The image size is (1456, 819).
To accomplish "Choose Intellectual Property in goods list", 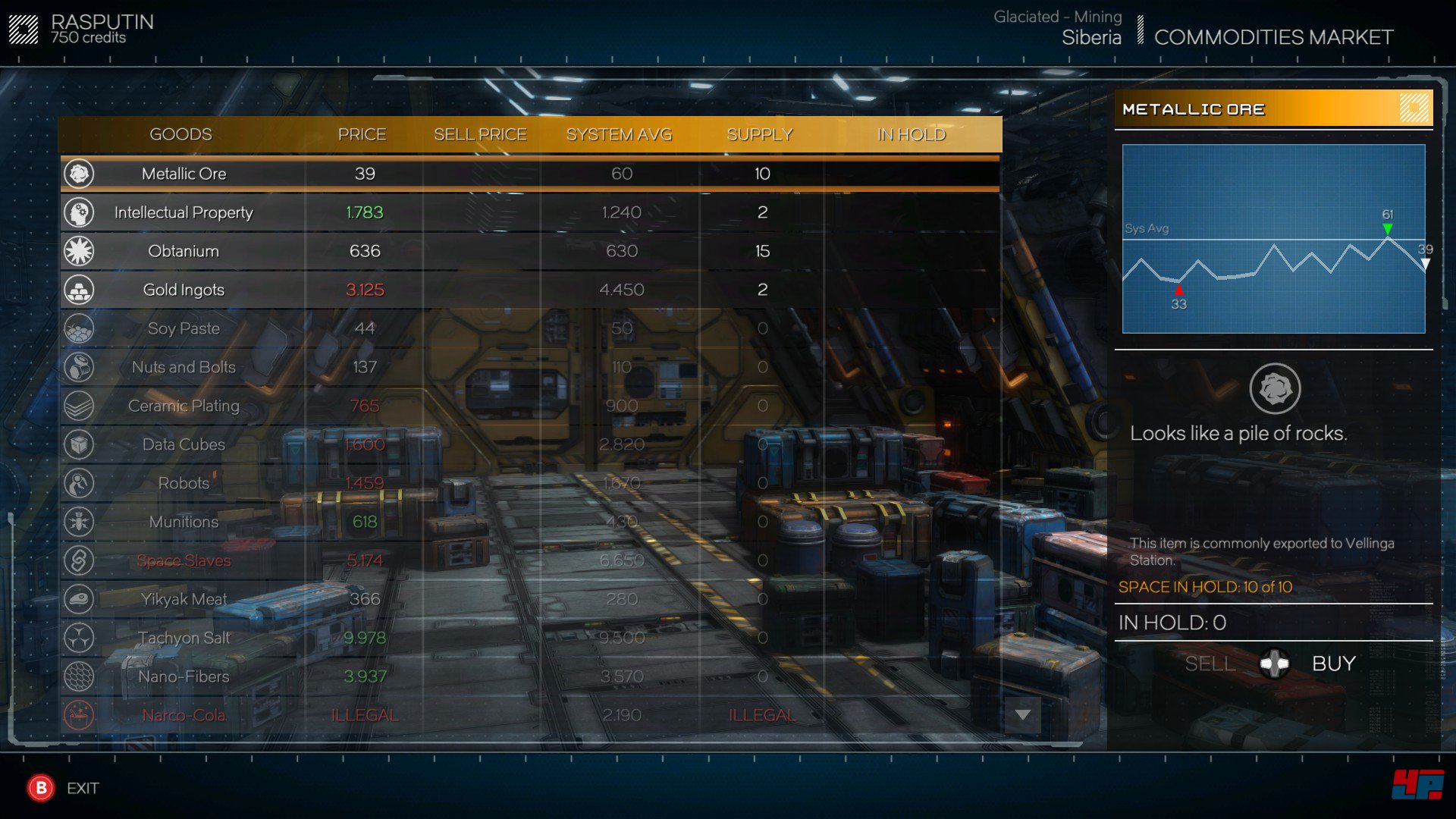I will click(x=184, y=212).
